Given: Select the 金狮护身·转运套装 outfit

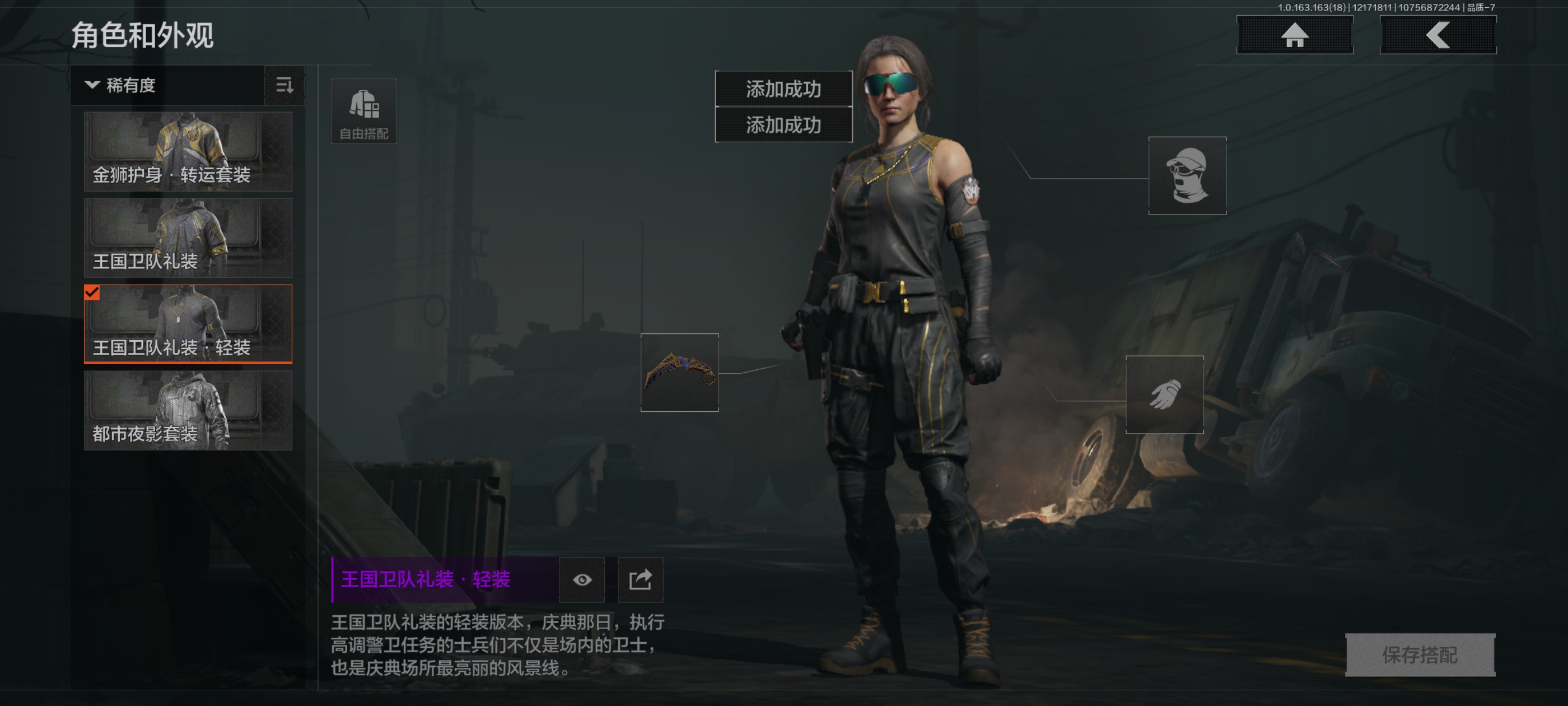Looking at the screenshot, I should point(188,151).
